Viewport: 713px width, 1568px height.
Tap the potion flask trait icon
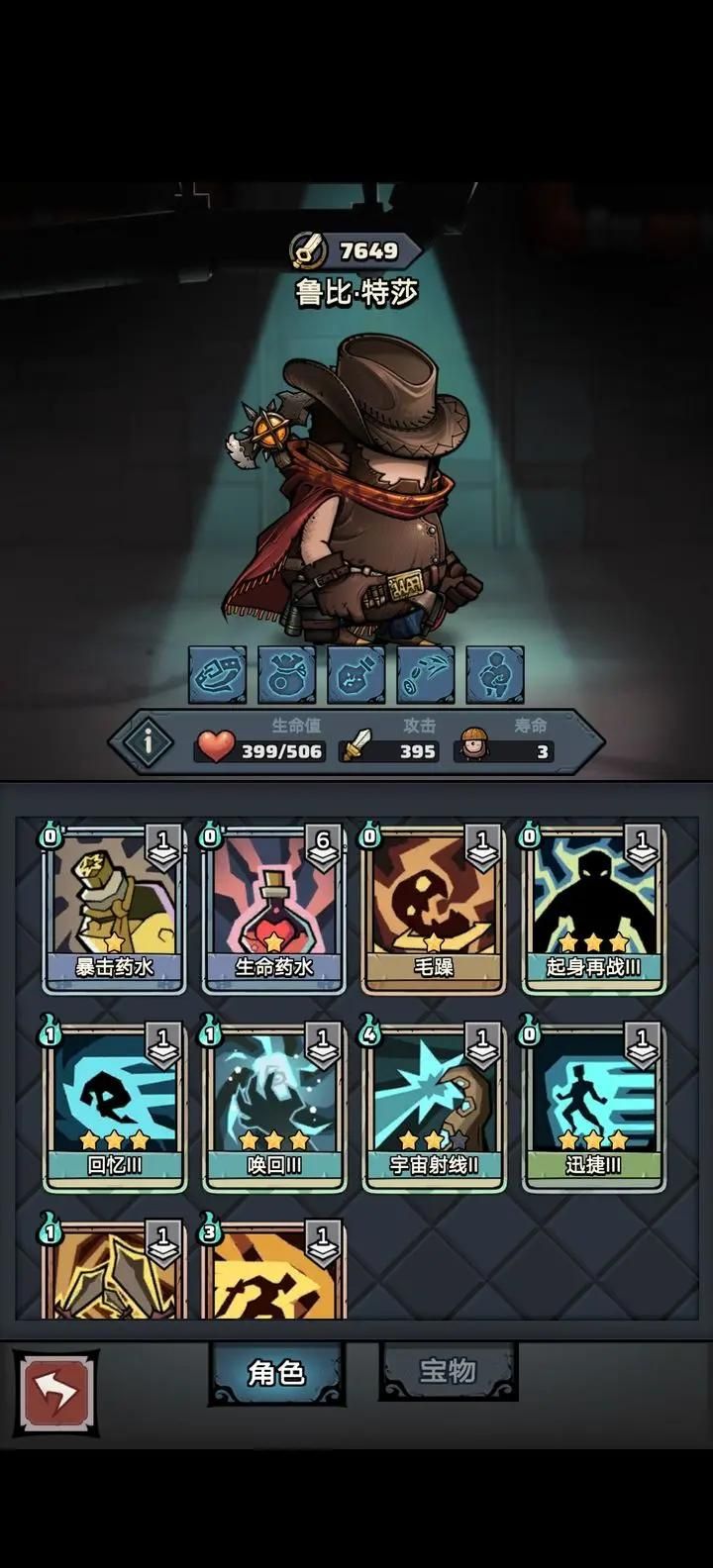(356, 675)
